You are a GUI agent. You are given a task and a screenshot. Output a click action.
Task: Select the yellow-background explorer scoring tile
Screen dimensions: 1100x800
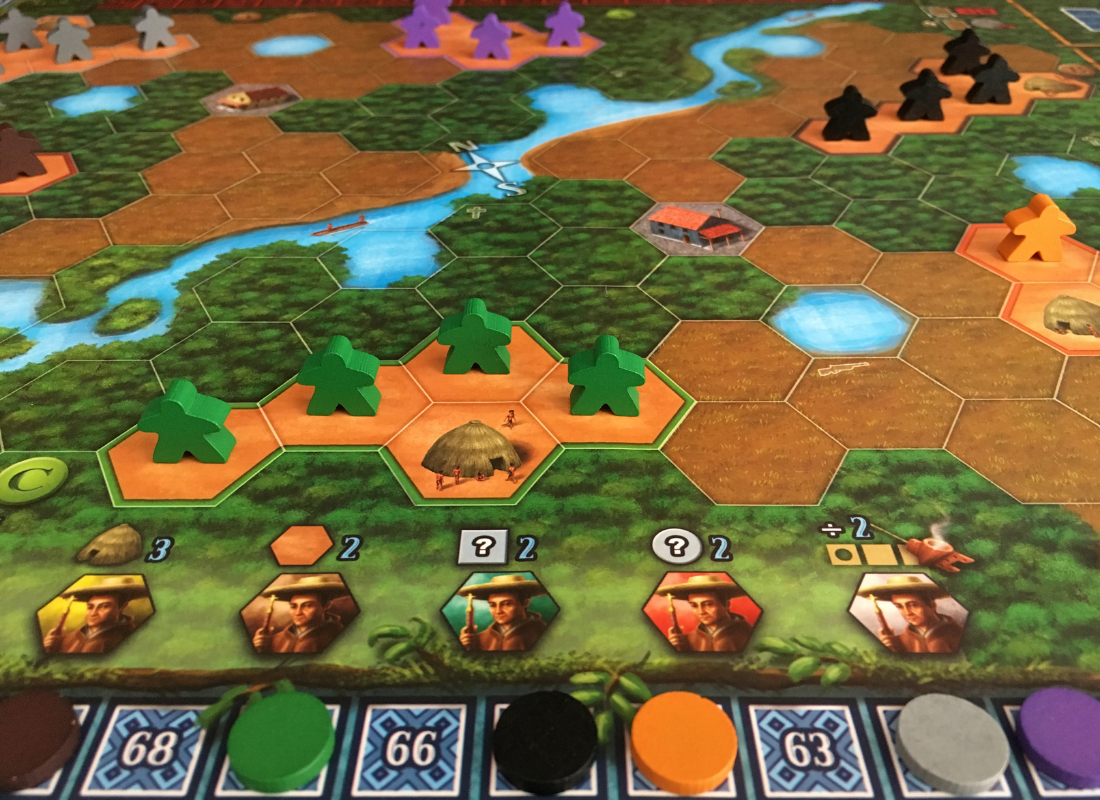(96, 614)
